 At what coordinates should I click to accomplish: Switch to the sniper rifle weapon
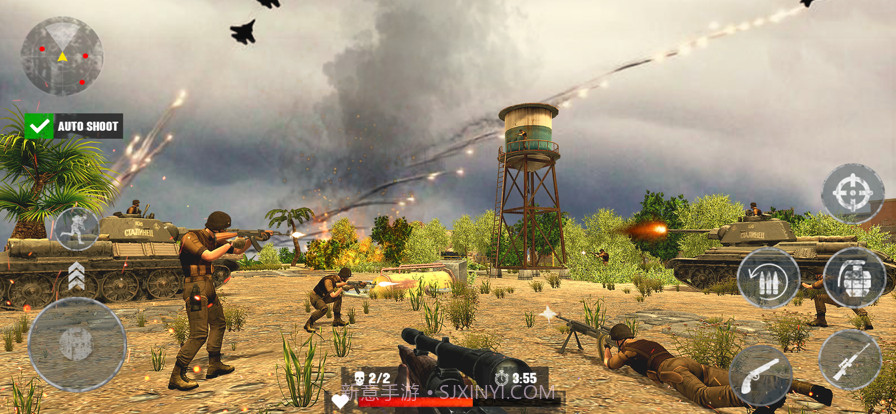pyautogui.click(x=850, y=359)
